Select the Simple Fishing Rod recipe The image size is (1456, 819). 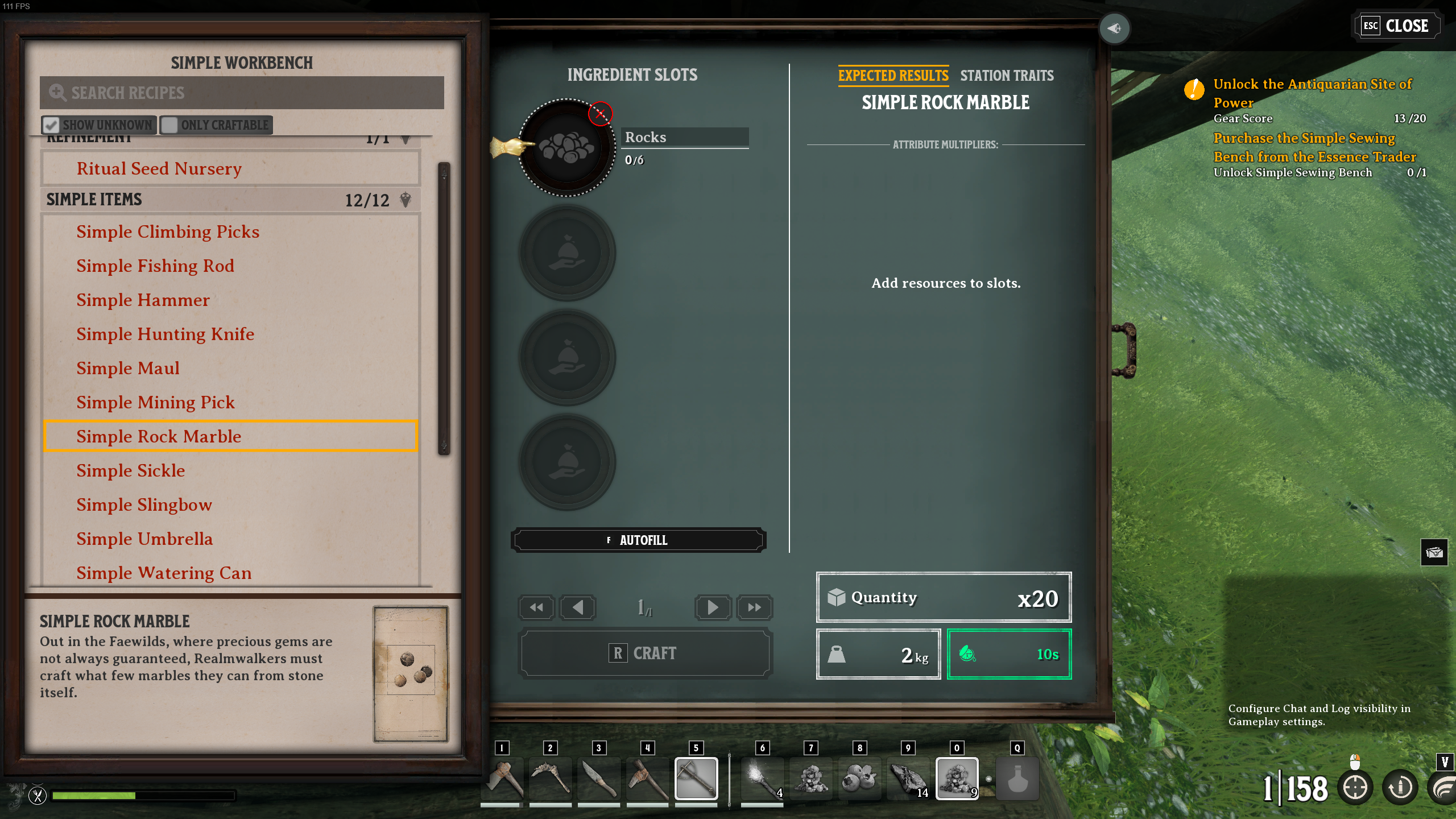pos(155,266)
